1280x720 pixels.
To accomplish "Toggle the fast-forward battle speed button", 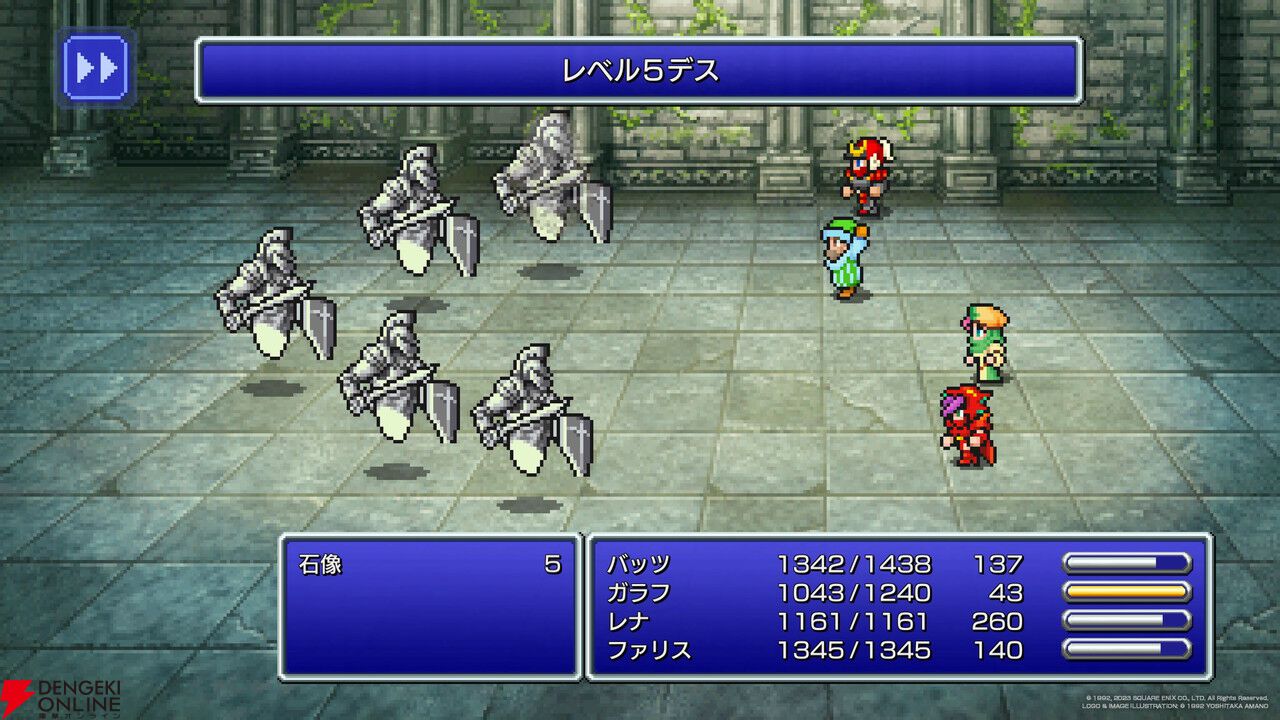I will (x=96, y=69).
